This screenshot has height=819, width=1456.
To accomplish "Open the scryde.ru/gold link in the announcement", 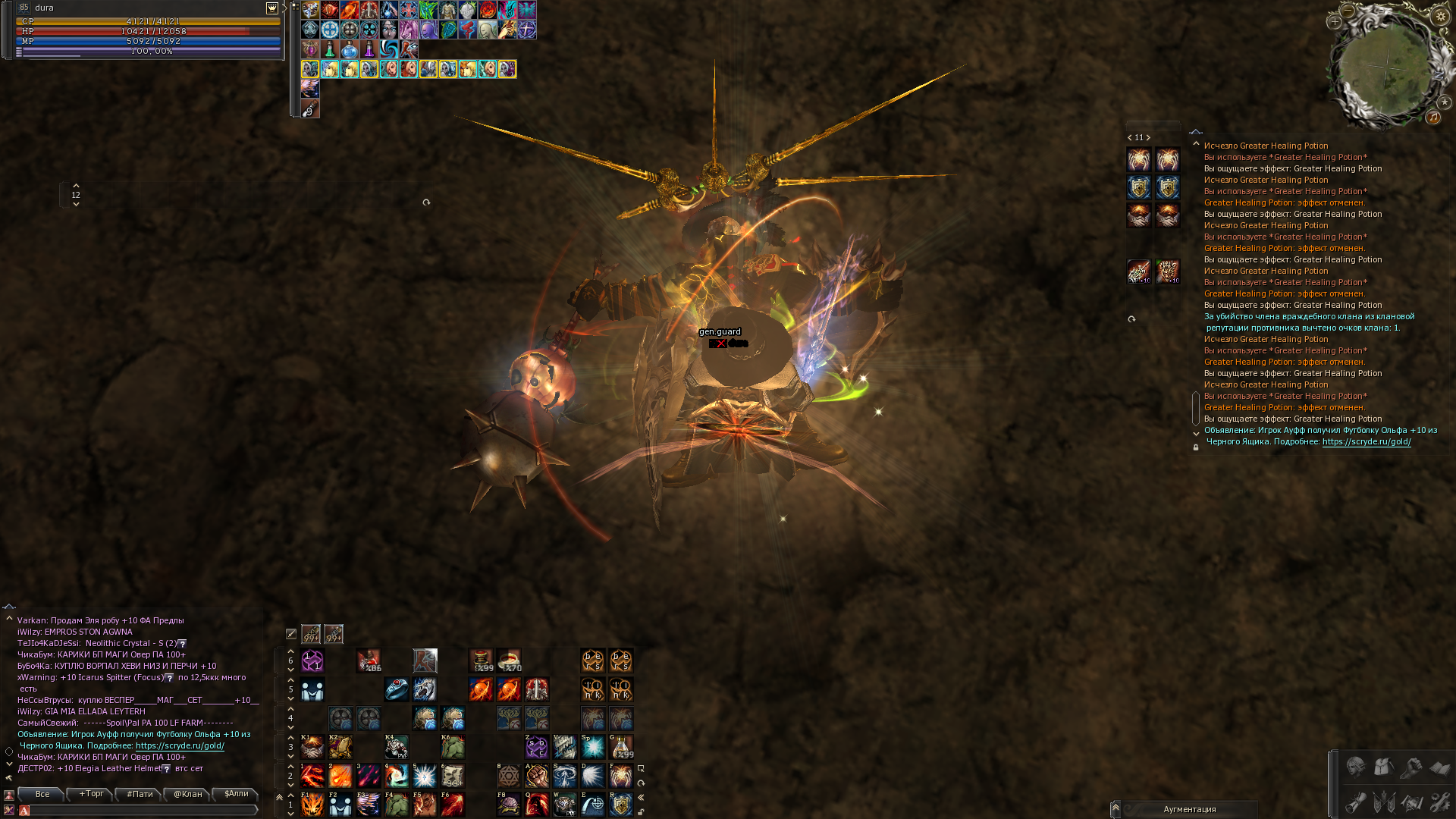I will (1367, 442).
